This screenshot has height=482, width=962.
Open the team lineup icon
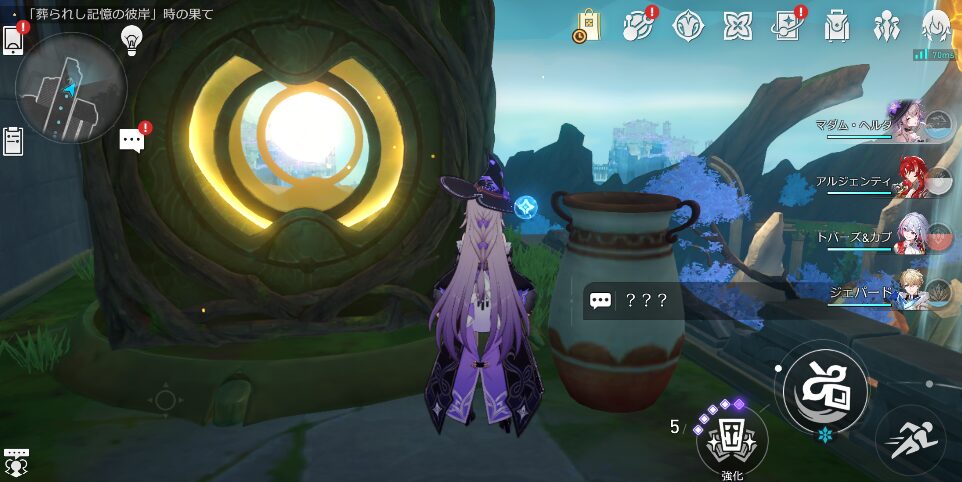(x=886, y=26)
